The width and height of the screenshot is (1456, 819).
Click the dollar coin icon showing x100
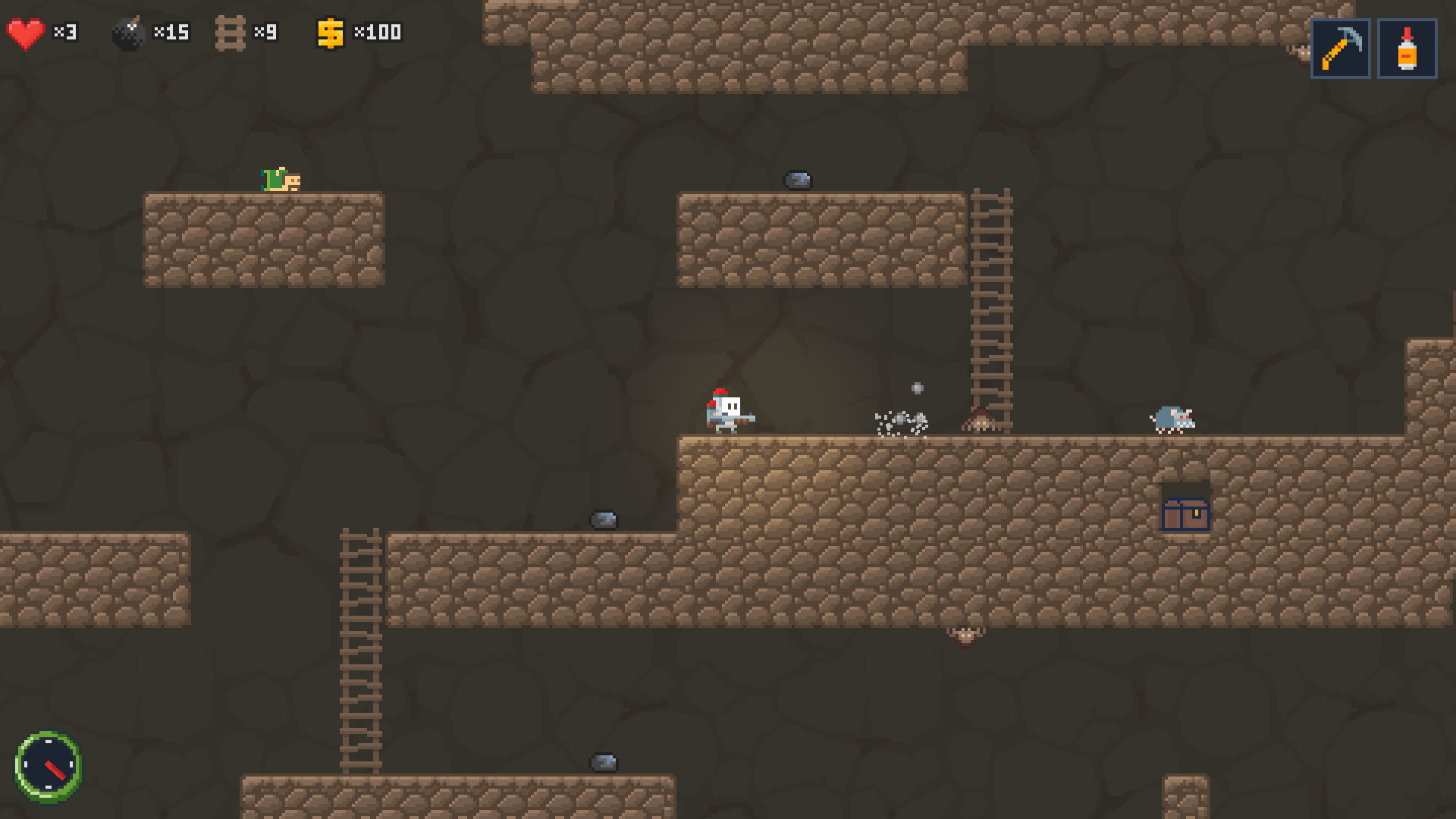pos(331,32)
